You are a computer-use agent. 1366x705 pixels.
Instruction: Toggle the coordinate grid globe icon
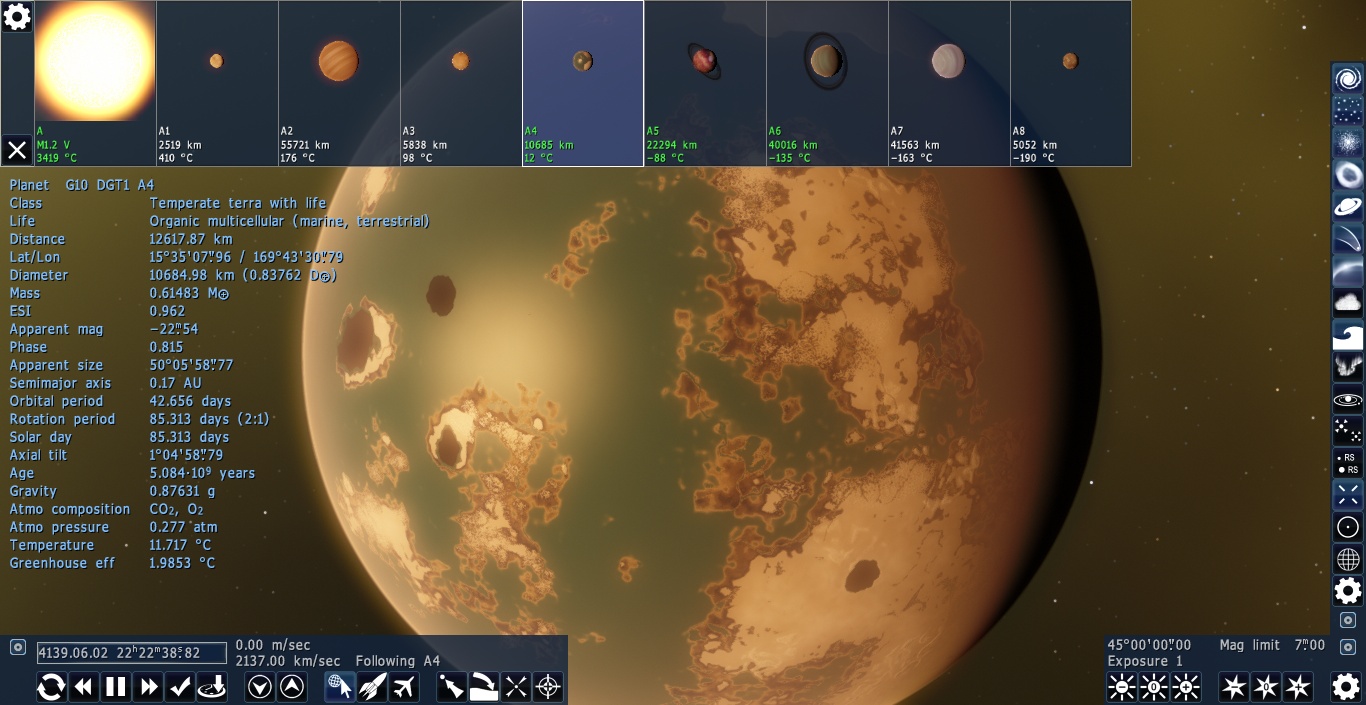click(x=1348, y=559)
